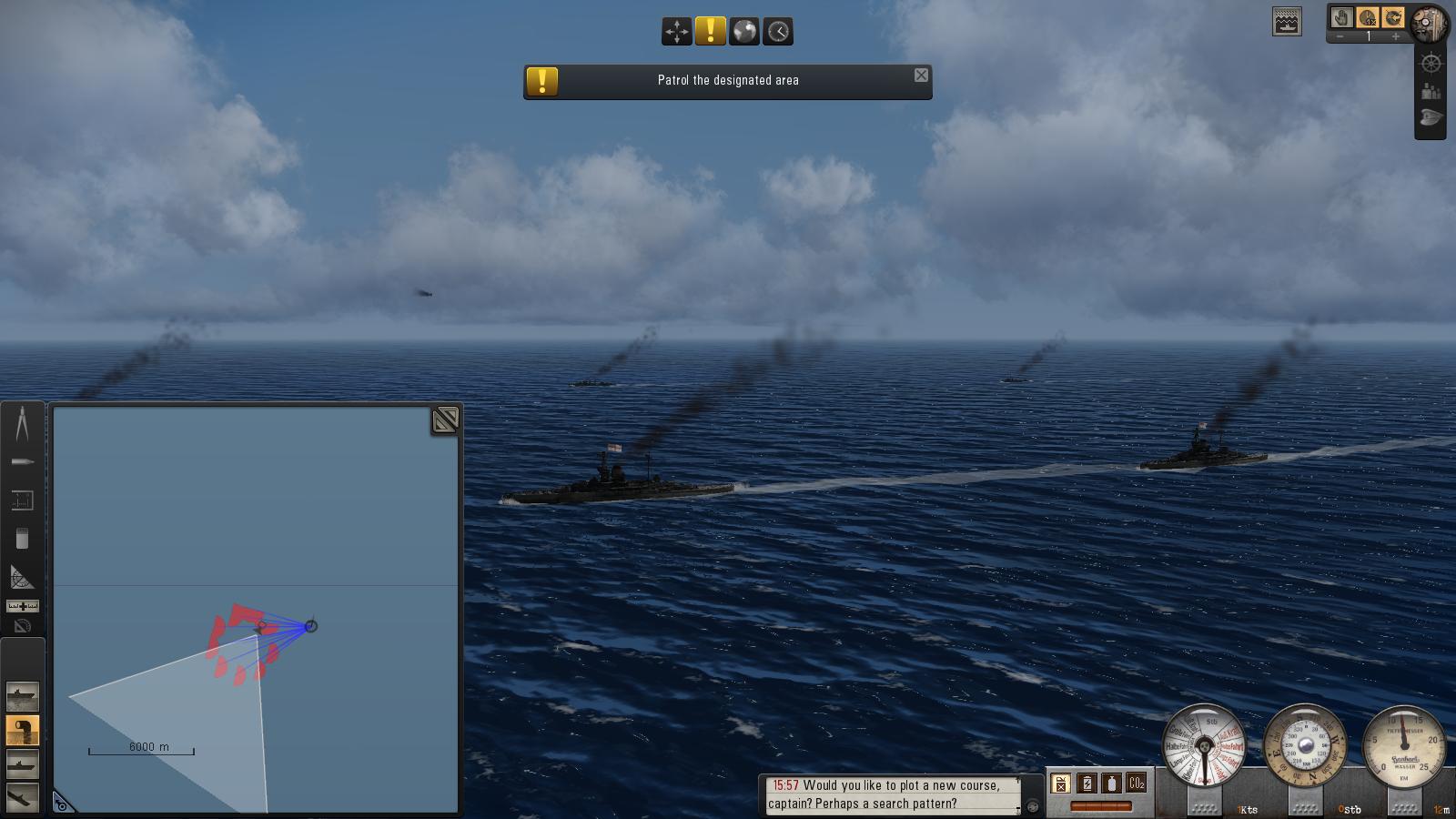The width and height of the screenshot is (1456, 819).
Task: Open the globe world map icon
Action: coord(744,31)
